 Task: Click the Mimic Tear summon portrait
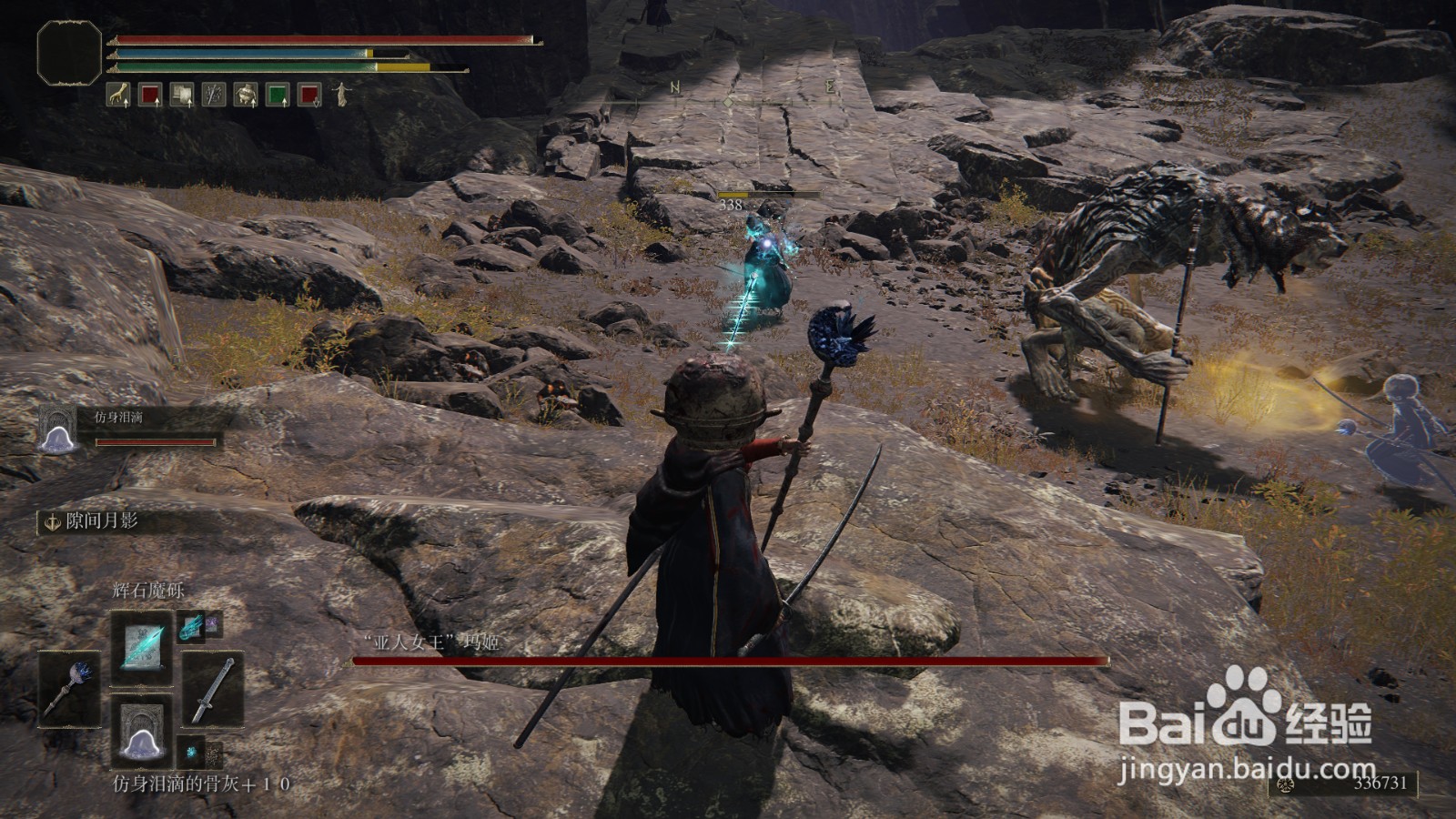click(56, 430)
